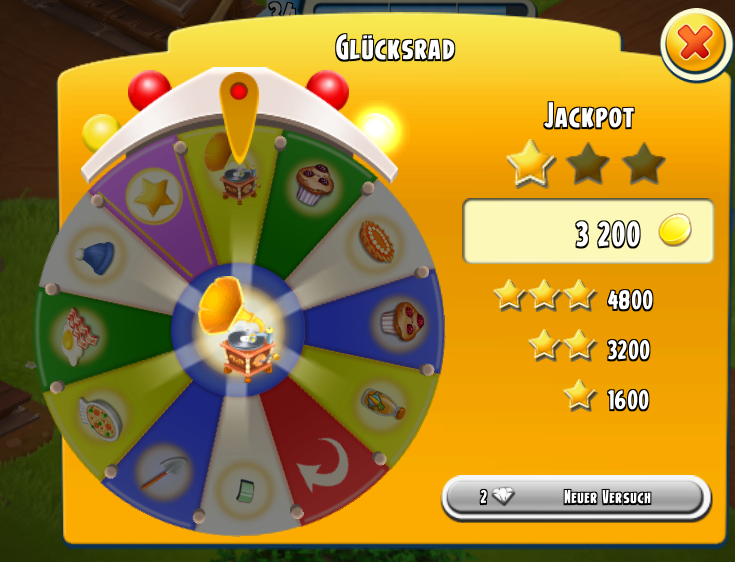Select the chocolate muffin segment on green

312,185
